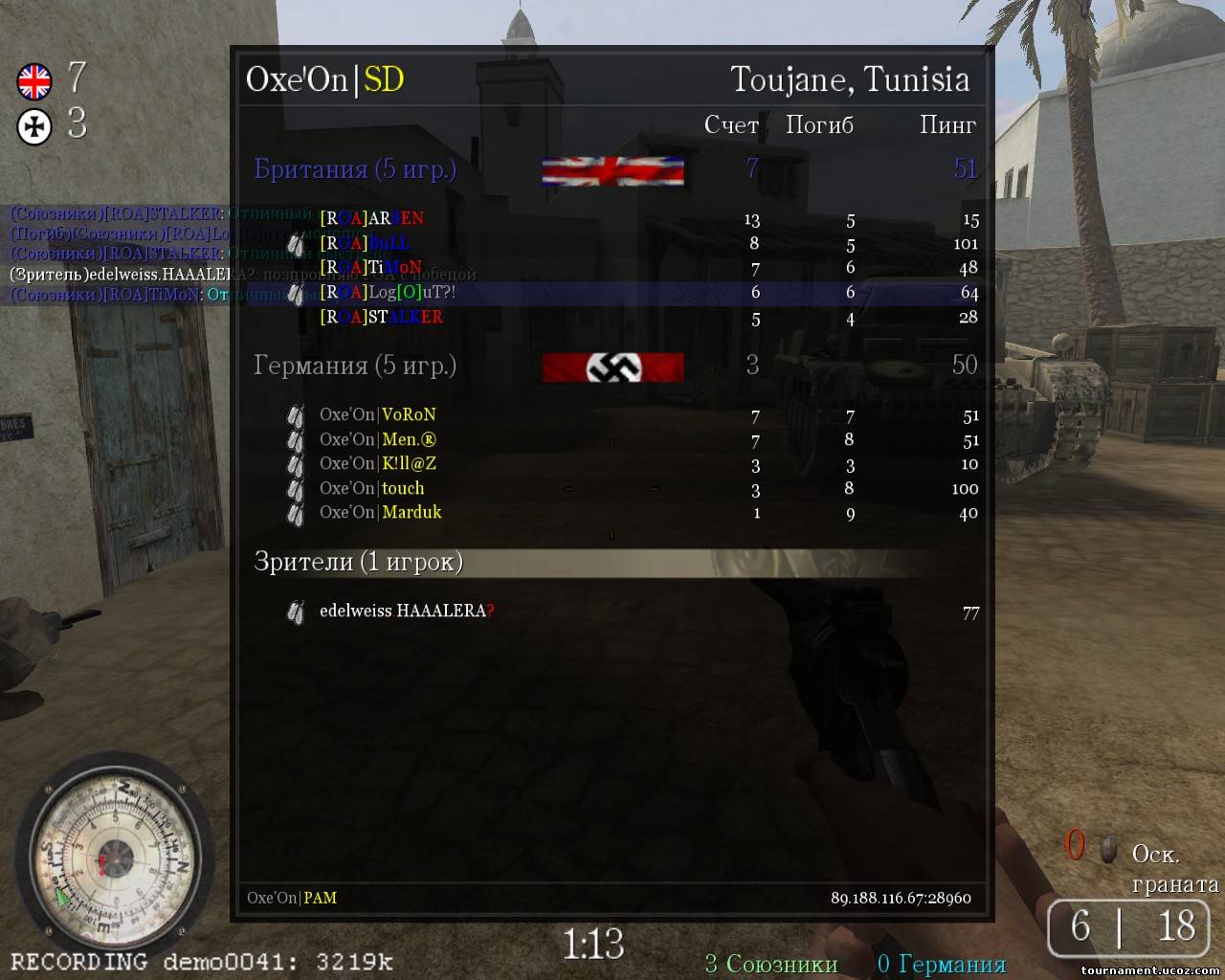
Task: Select the highlighted [ROA]Log[O]uT?! row
Action: (388, 293)
